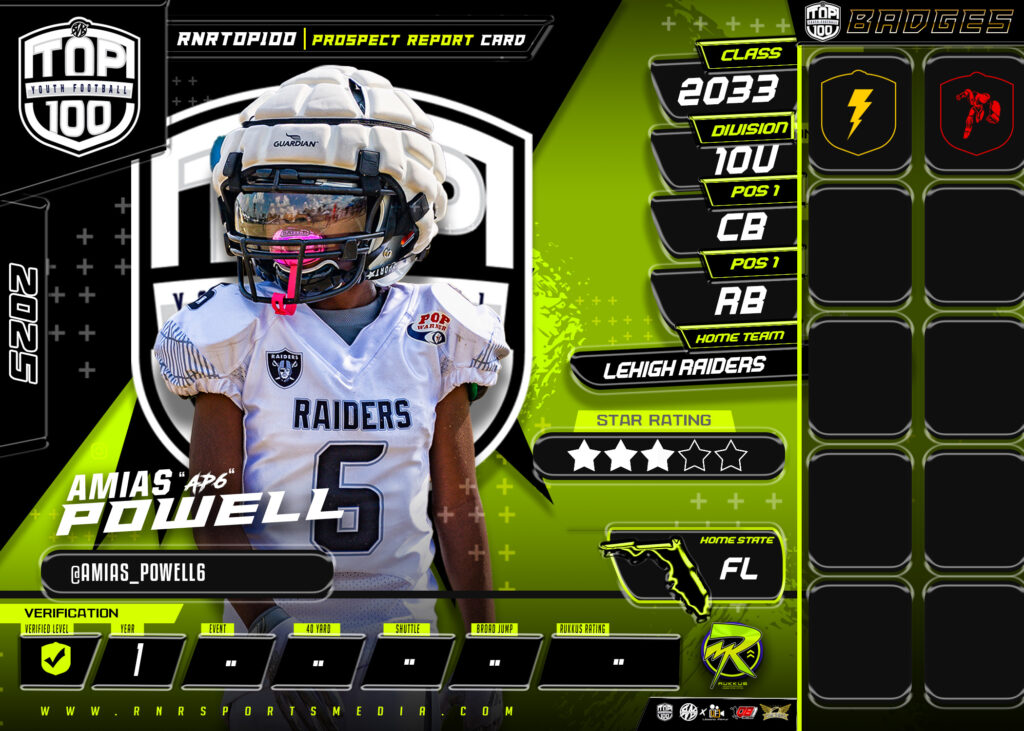Click the verified level checkmark icon
Screen dimensions: 1024x731
[55, 661]
